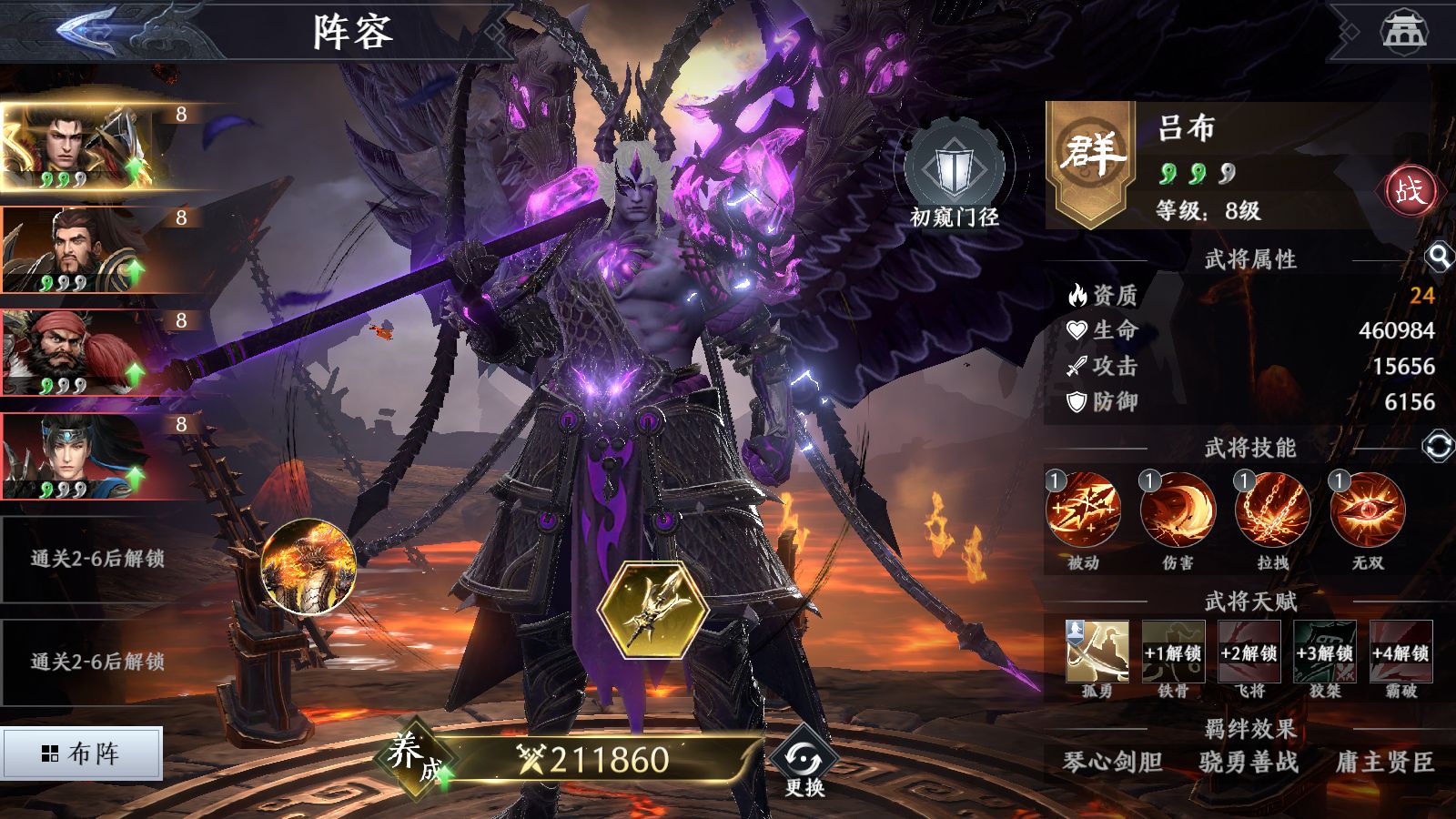Screen dimensions: 1456x819
Task: Open the 布阵 formation button
Action: [x=82, y=753]
